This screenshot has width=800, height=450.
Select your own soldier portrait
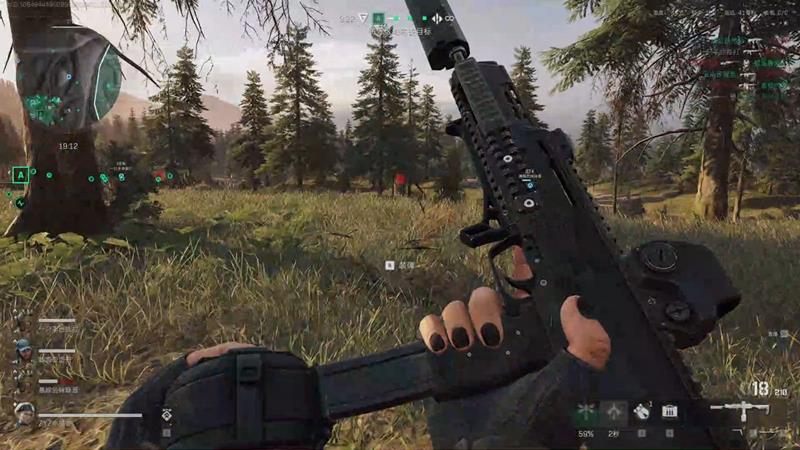pyautogui.click(x=24, y=411)
